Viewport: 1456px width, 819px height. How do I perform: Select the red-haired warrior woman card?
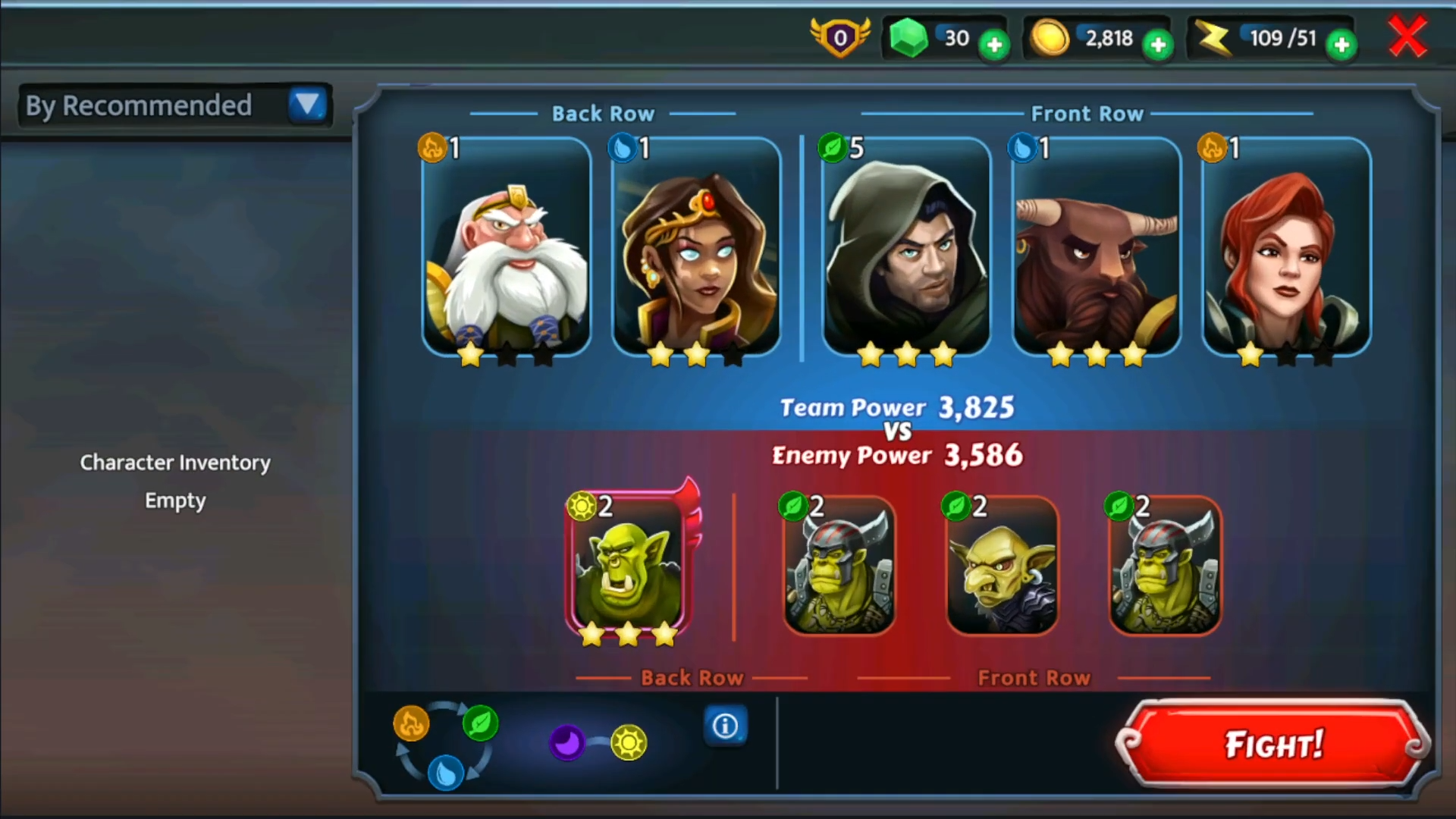[x=1286, y=246]
